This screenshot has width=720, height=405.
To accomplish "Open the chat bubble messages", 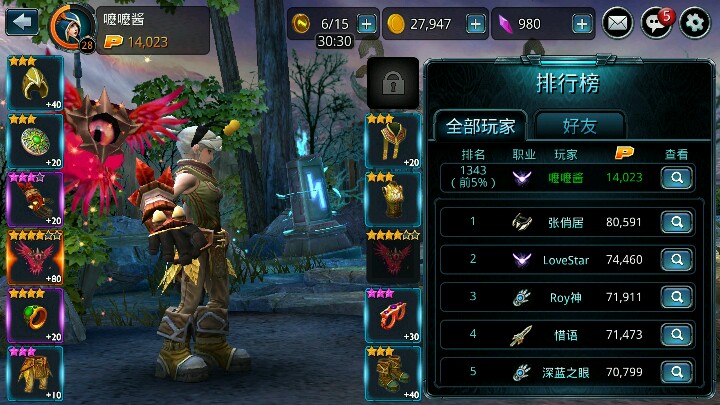I will (656, 22).
